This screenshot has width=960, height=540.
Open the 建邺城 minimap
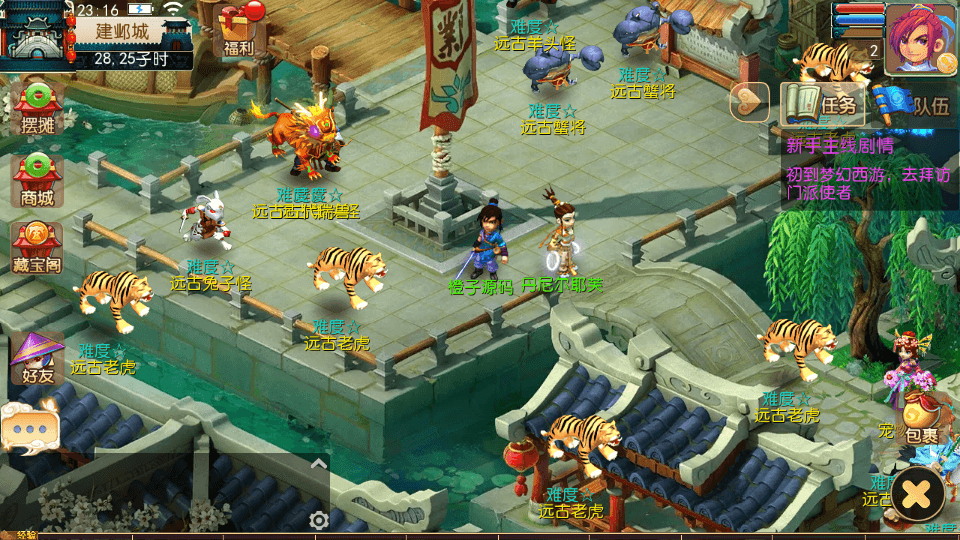[x=36, y=34]
